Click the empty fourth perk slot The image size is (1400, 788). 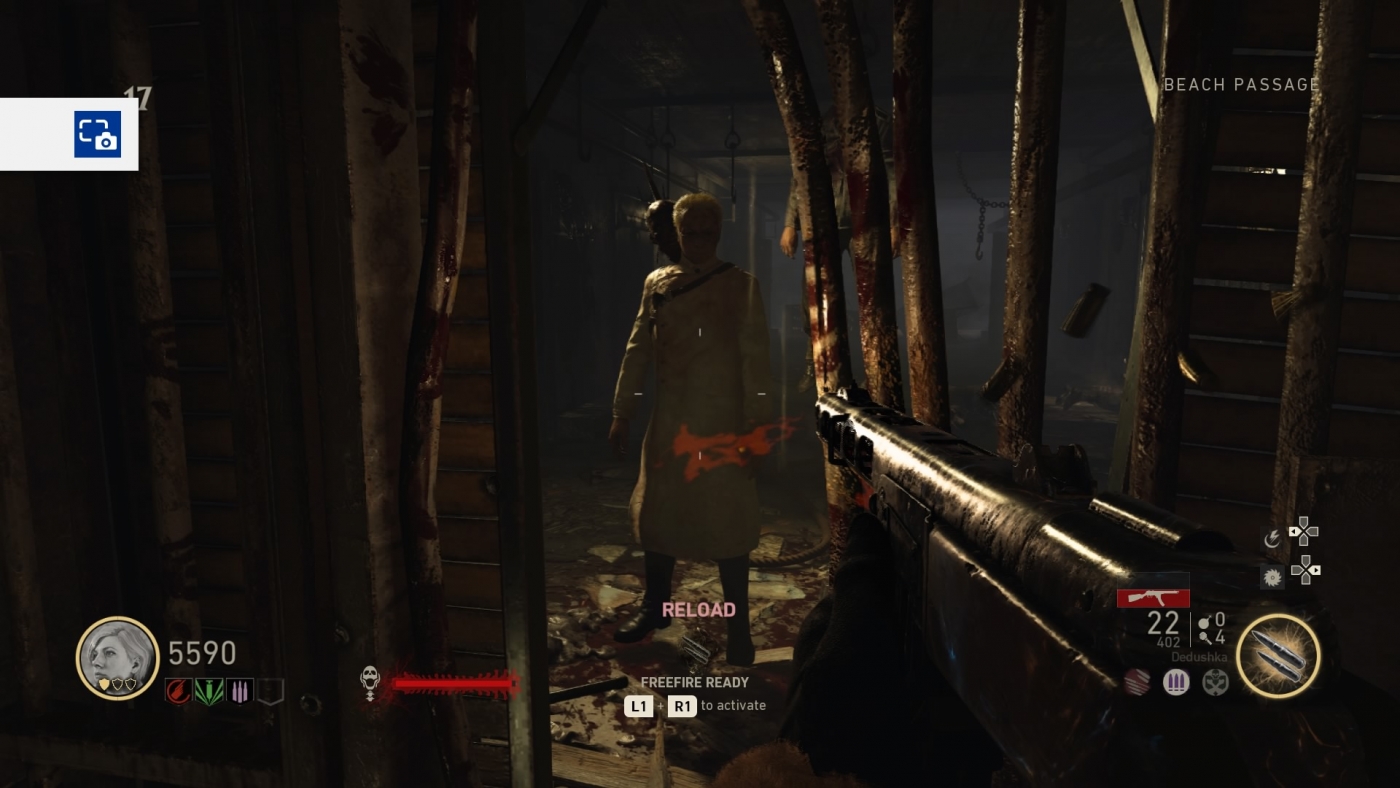coord(269,692)
